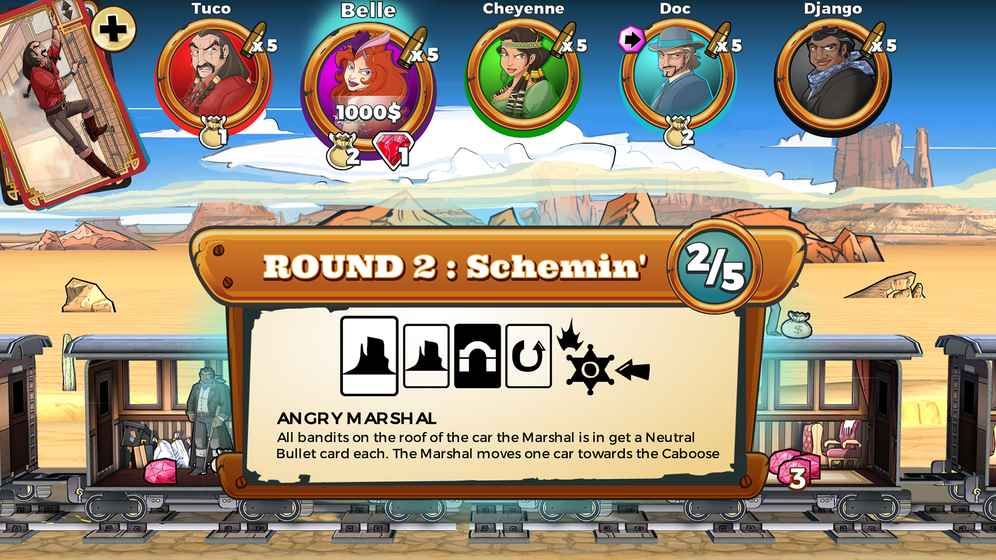This screenshot has height=560, width=996.
Task: Select Tuco's bandit portrait
Action: 212,73
